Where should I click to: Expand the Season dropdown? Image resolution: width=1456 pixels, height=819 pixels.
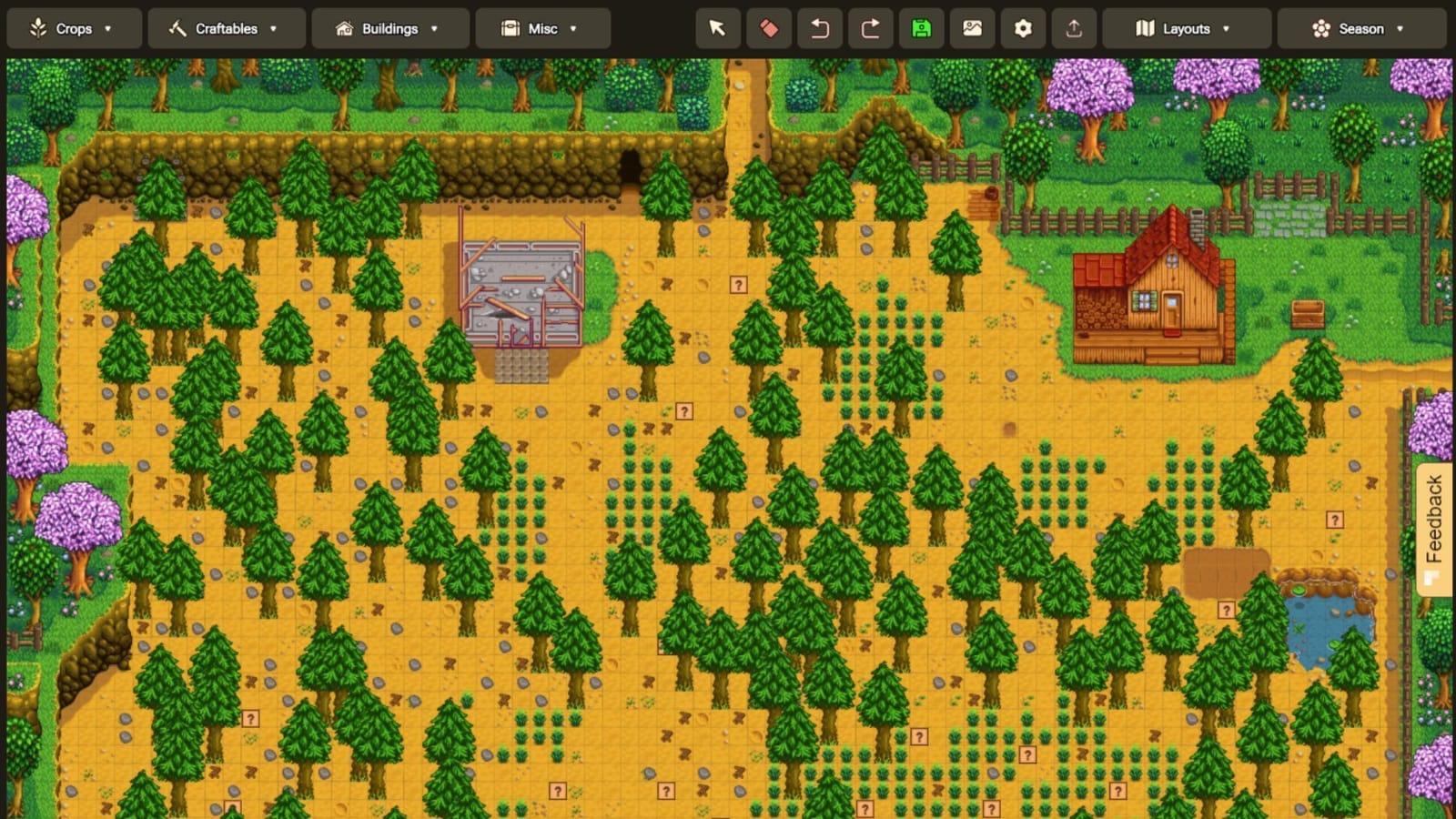1398,28
